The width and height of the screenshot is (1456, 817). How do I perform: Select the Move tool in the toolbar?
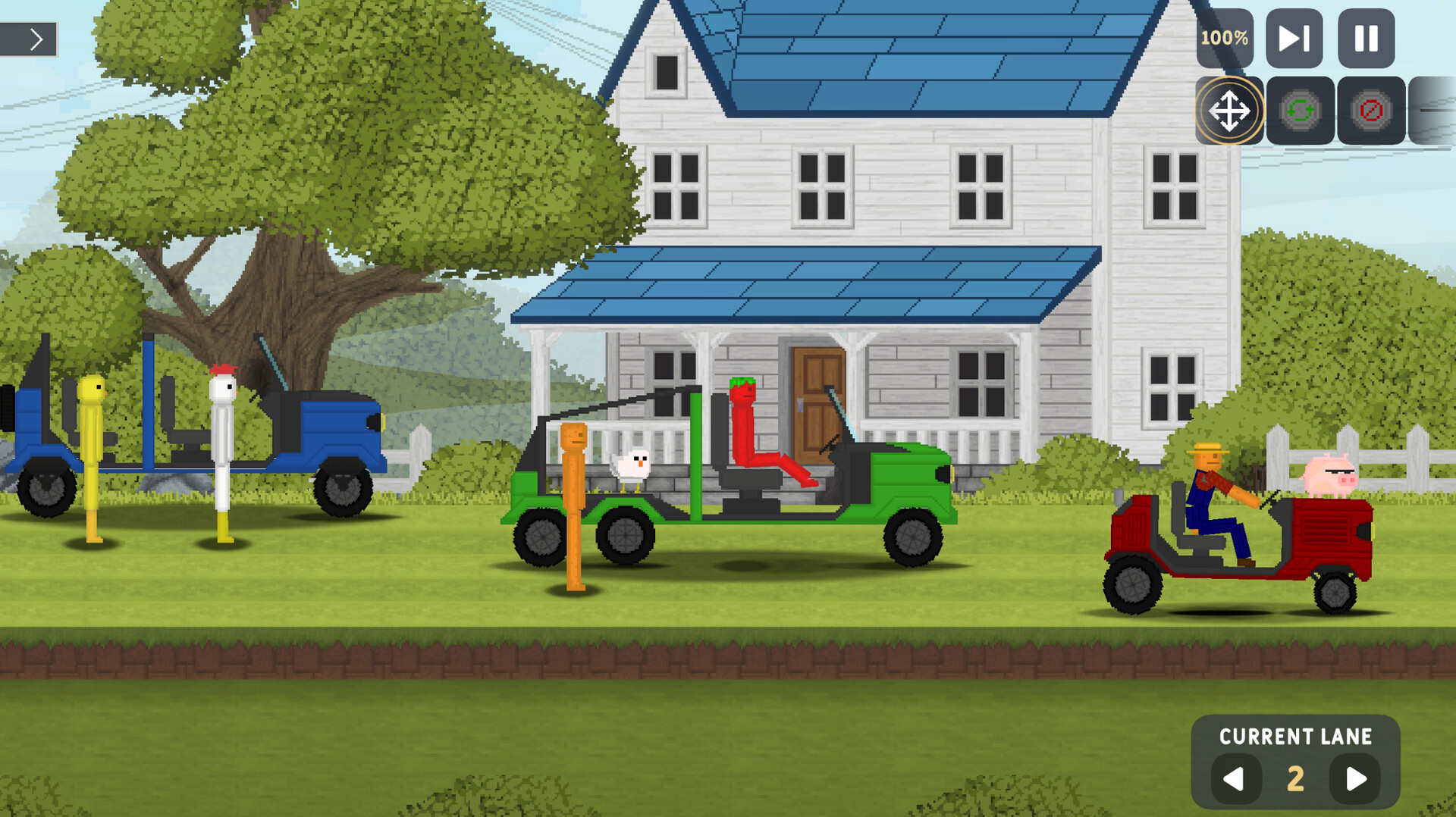coord(1228,111)
